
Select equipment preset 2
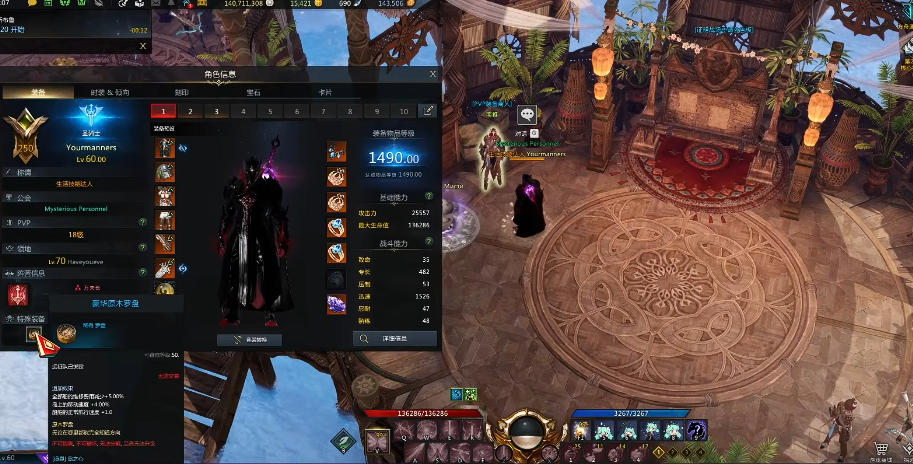click(x=187, y=111)
